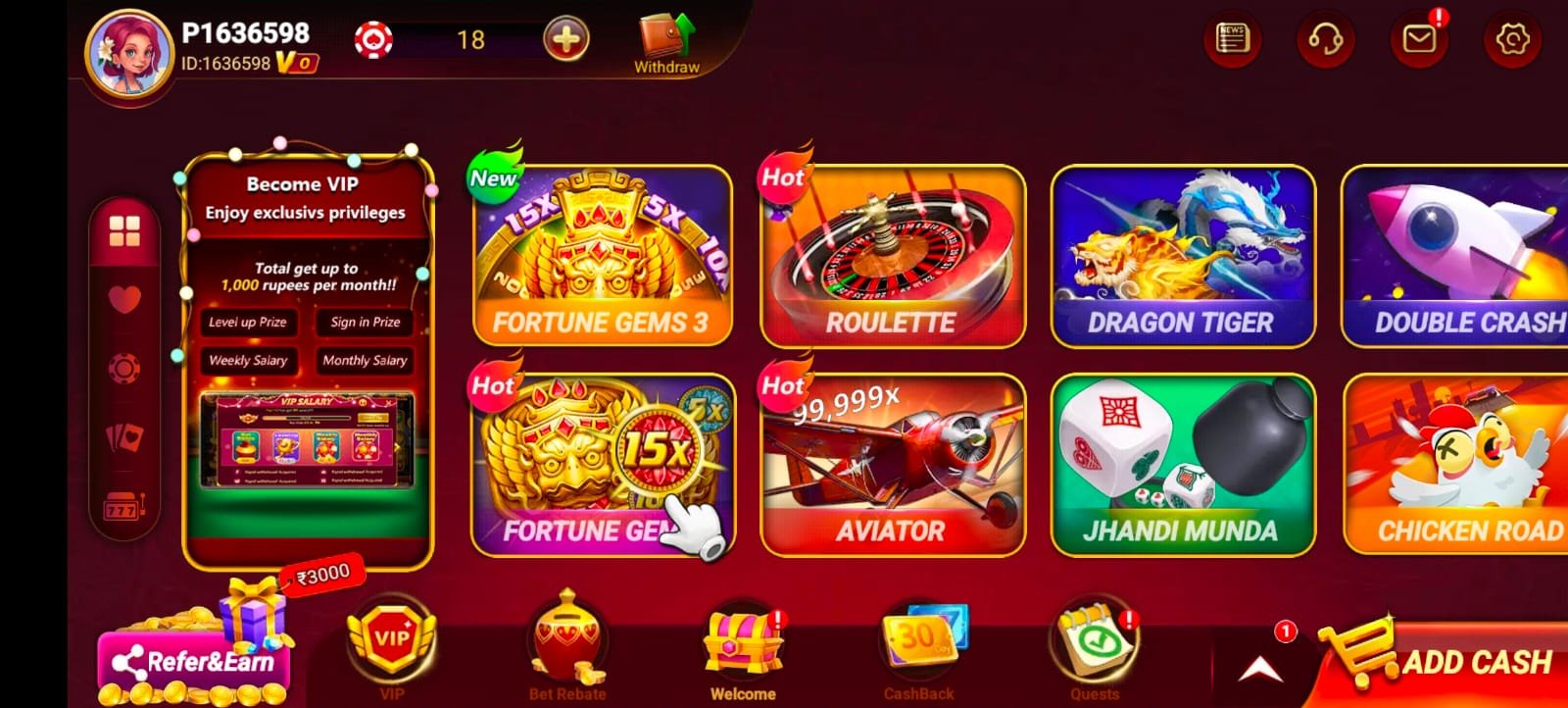Switch to the Sign in Prize tab
Viewport: 1568px width, 708px height.
pyautogui.click(x=364, y=322)
